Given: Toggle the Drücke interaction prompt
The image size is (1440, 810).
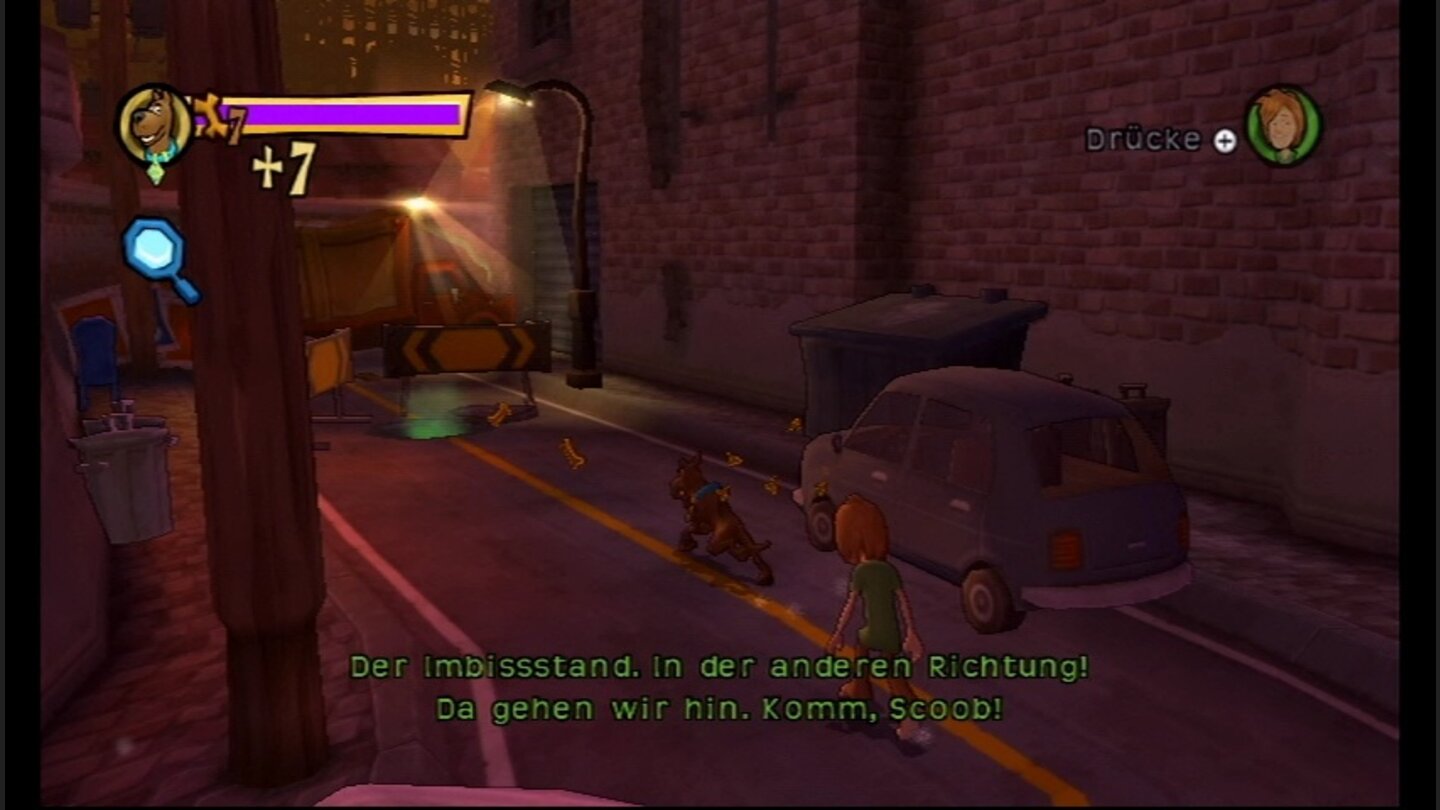Looking at the screenshot, I should [1159, 139].
